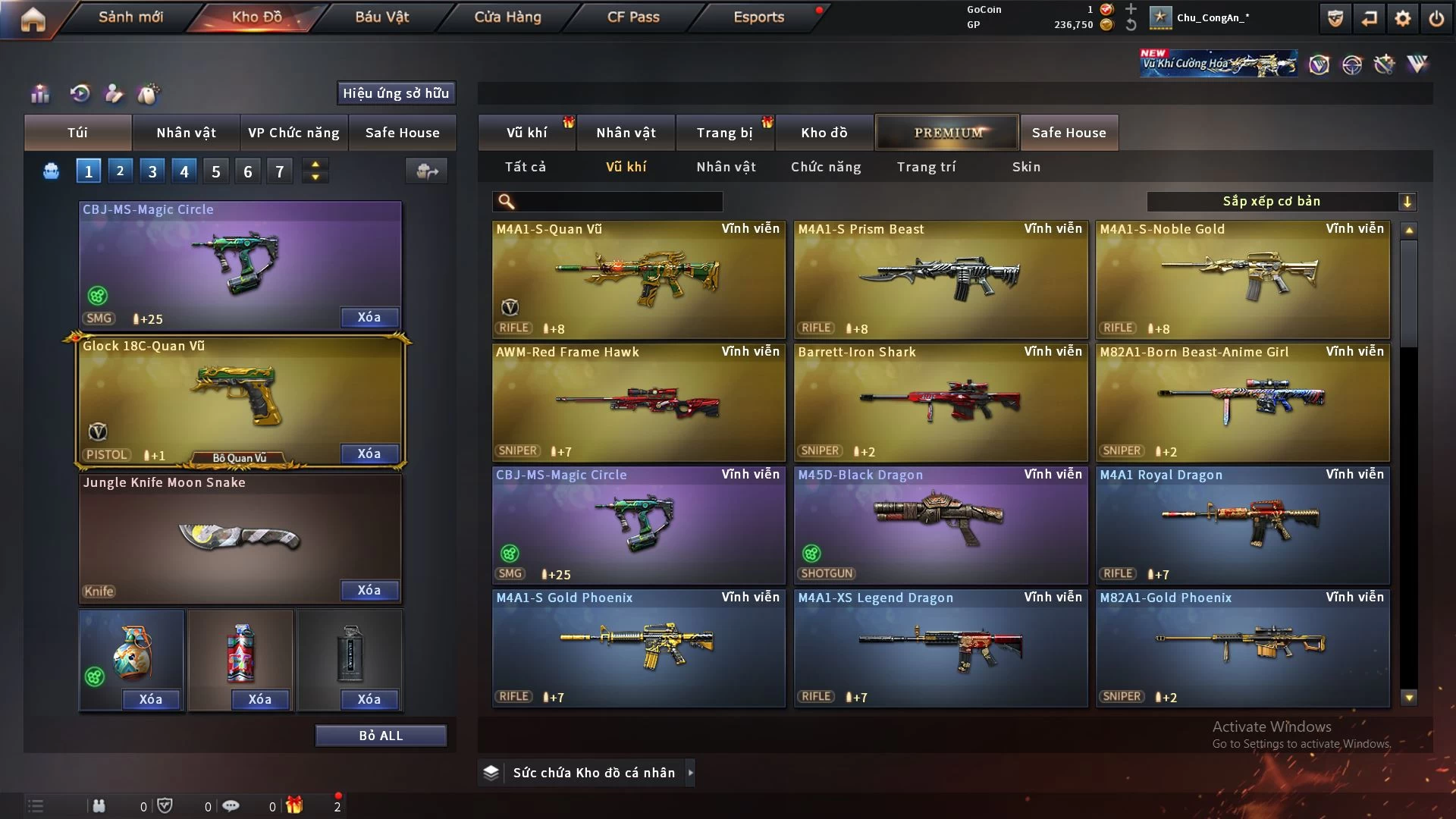Open the Cửa Hàng shop menu
The width and height of the screenshot is (1456, 819).
click(507, 17)
